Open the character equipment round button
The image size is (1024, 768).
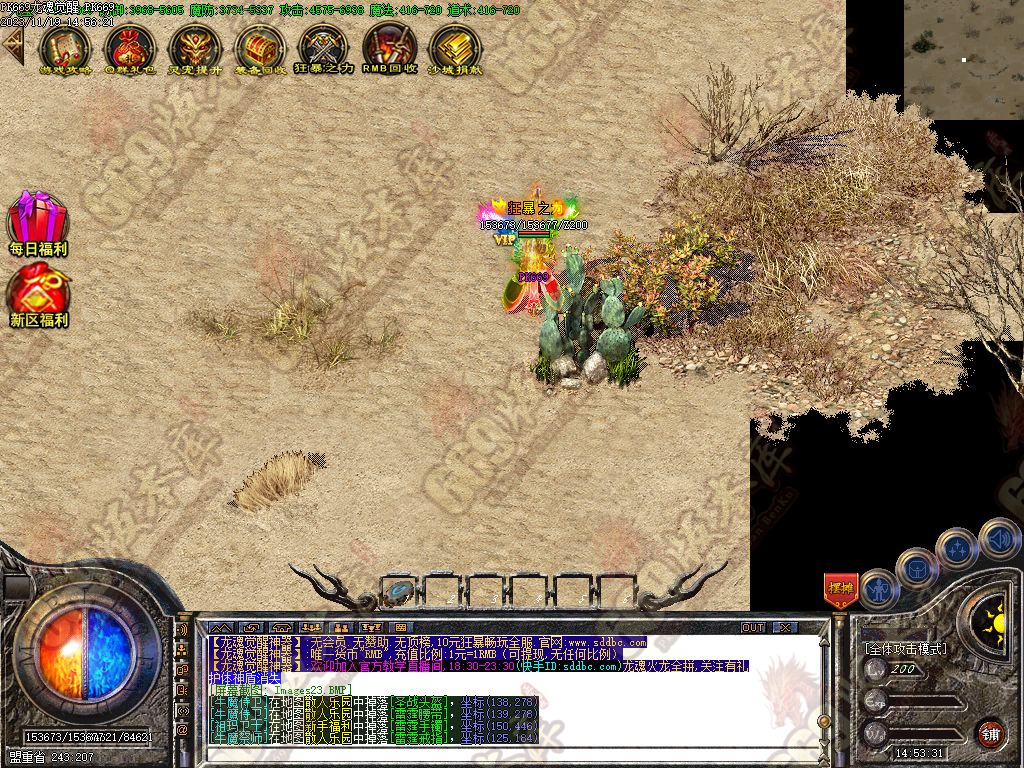coord(880,588)
